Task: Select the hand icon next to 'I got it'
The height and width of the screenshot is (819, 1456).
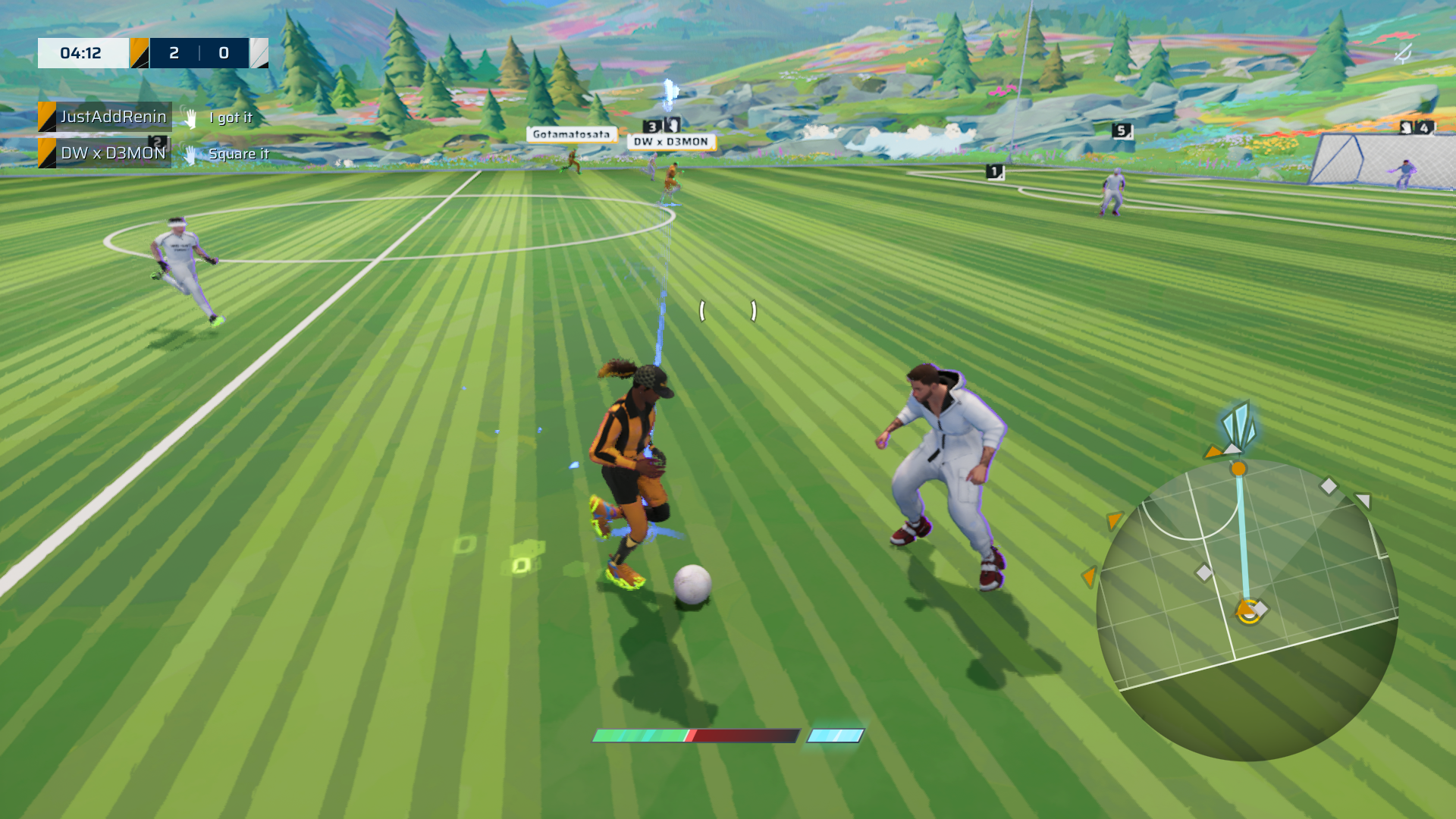Action: click(x=190, y=118)
